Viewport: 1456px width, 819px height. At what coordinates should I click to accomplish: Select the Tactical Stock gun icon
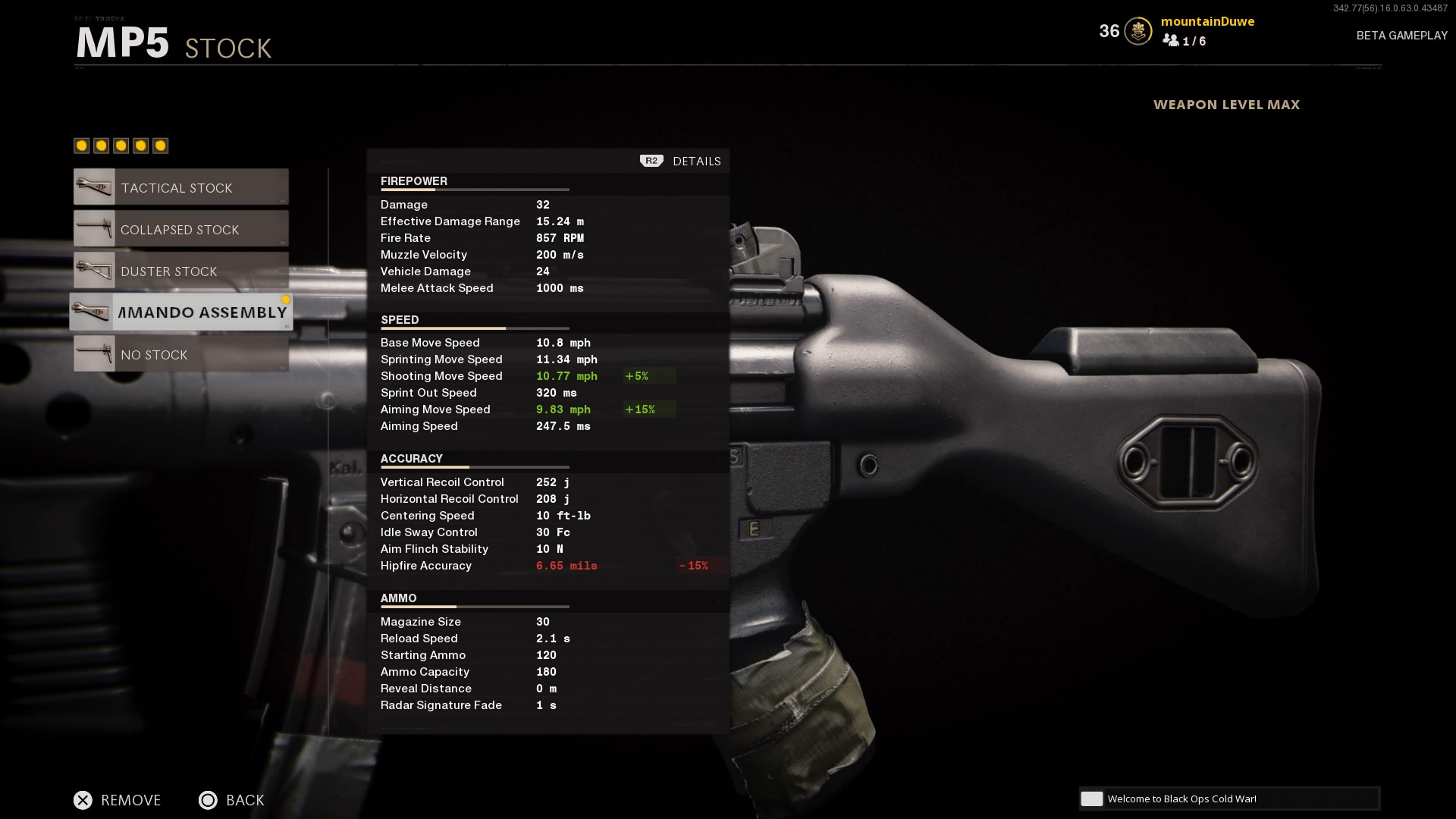click(94, 187)
